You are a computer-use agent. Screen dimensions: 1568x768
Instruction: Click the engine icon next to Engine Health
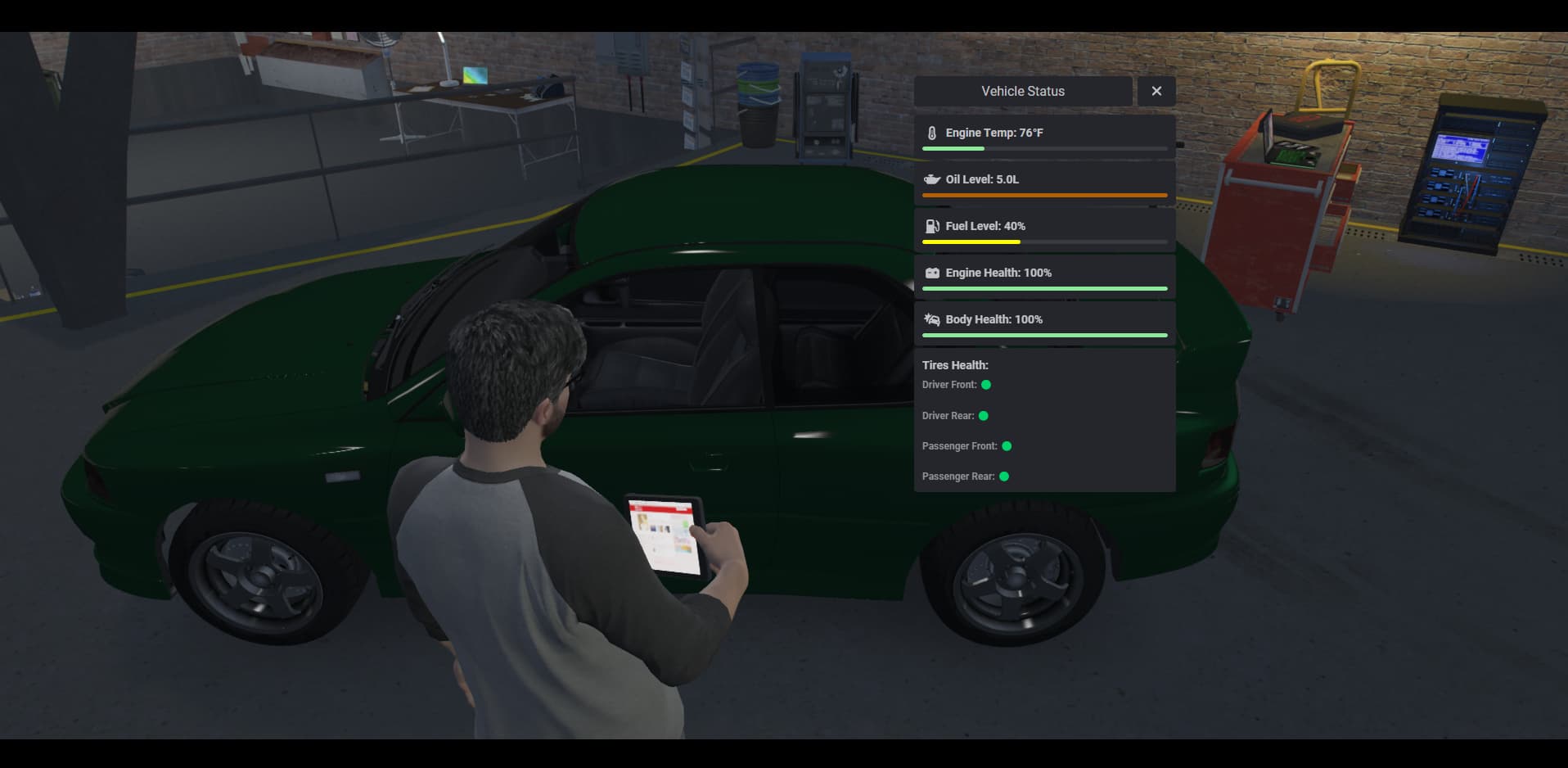pyautogui.click(x=931, y=273)
